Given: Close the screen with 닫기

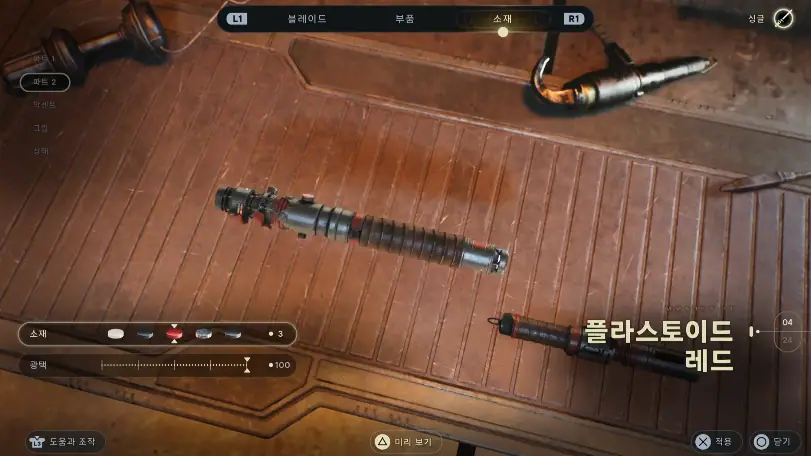Looking at the screenshot, I should (774, 441).
